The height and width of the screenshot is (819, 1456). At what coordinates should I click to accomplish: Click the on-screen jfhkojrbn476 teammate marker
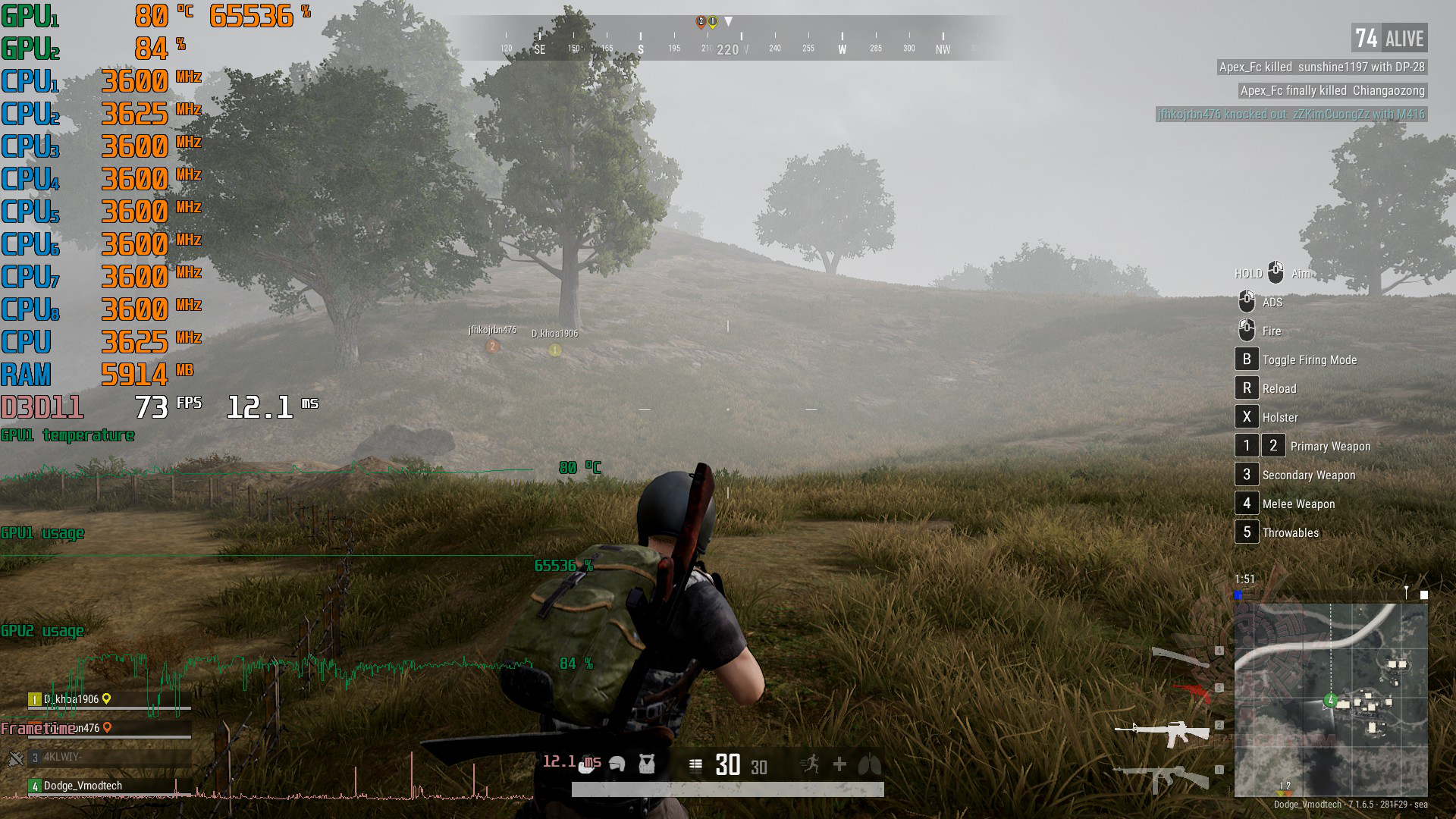[493, 346]
